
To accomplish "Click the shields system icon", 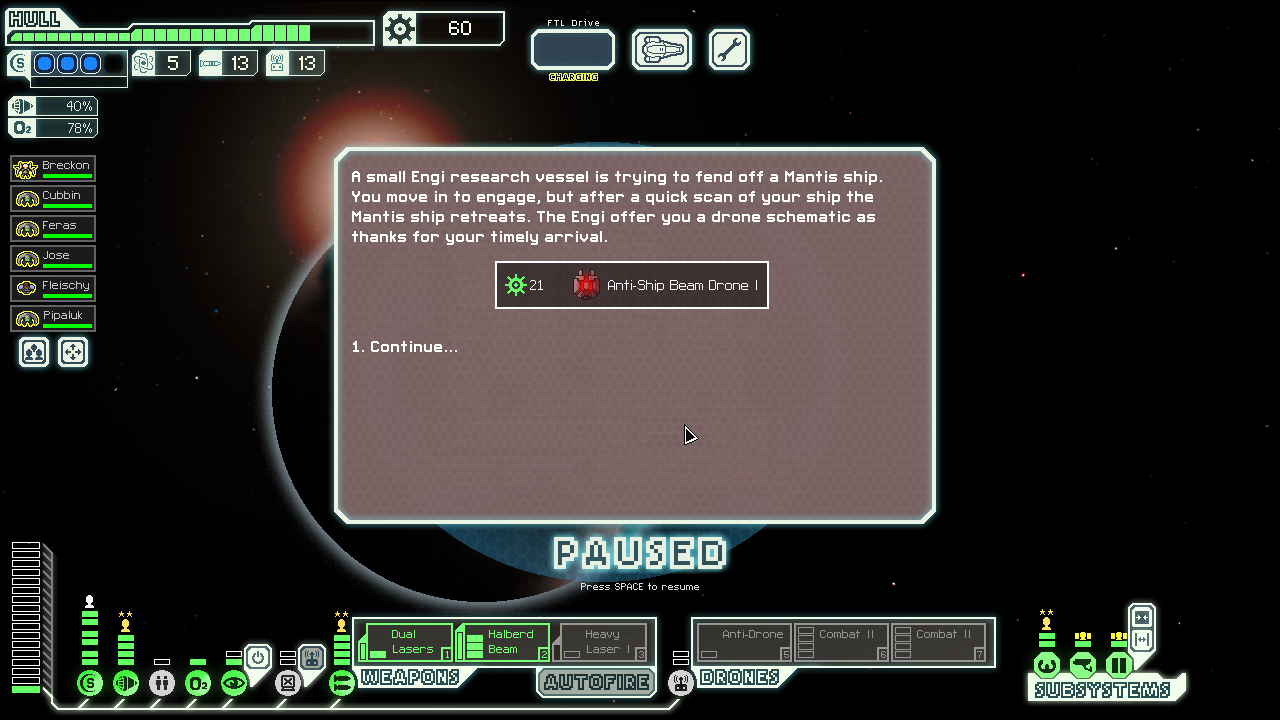I will point(90,683).
